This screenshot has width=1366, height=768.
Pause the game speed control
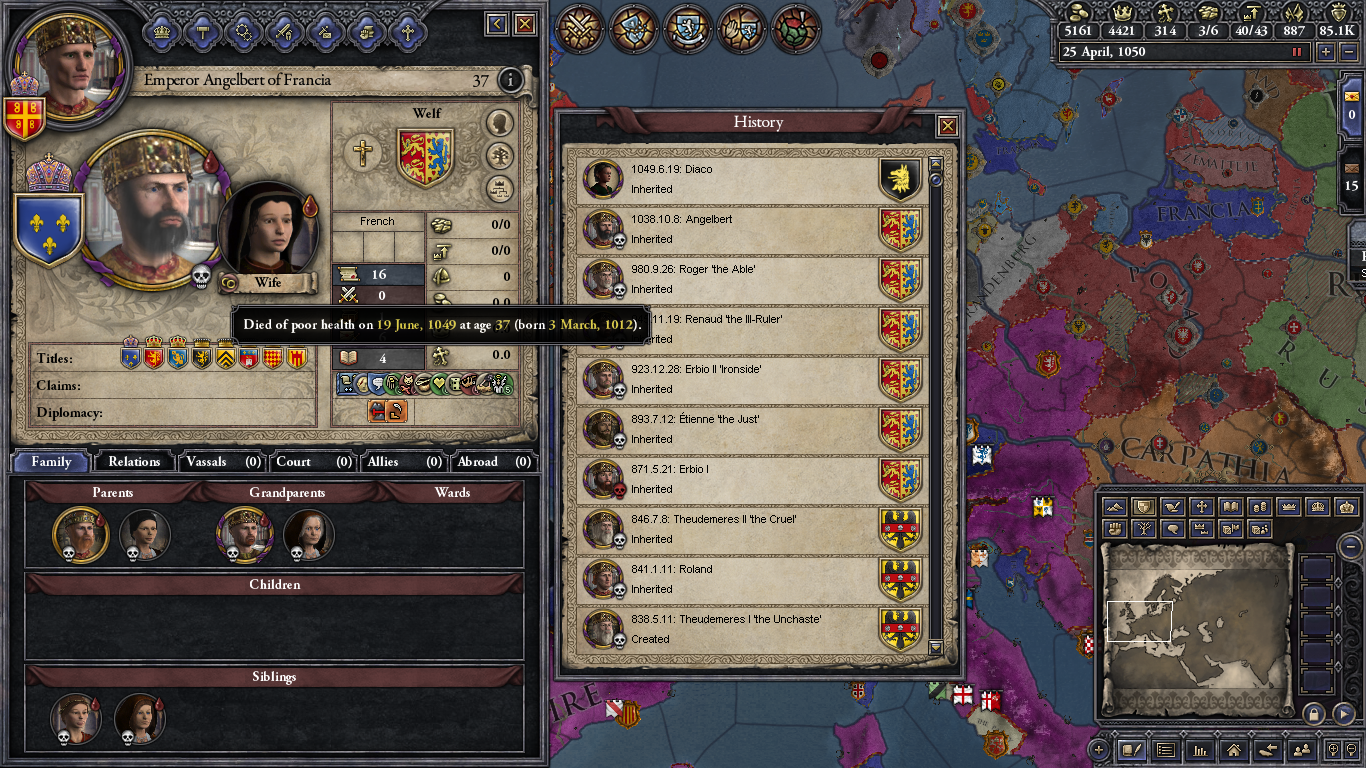1299,52
